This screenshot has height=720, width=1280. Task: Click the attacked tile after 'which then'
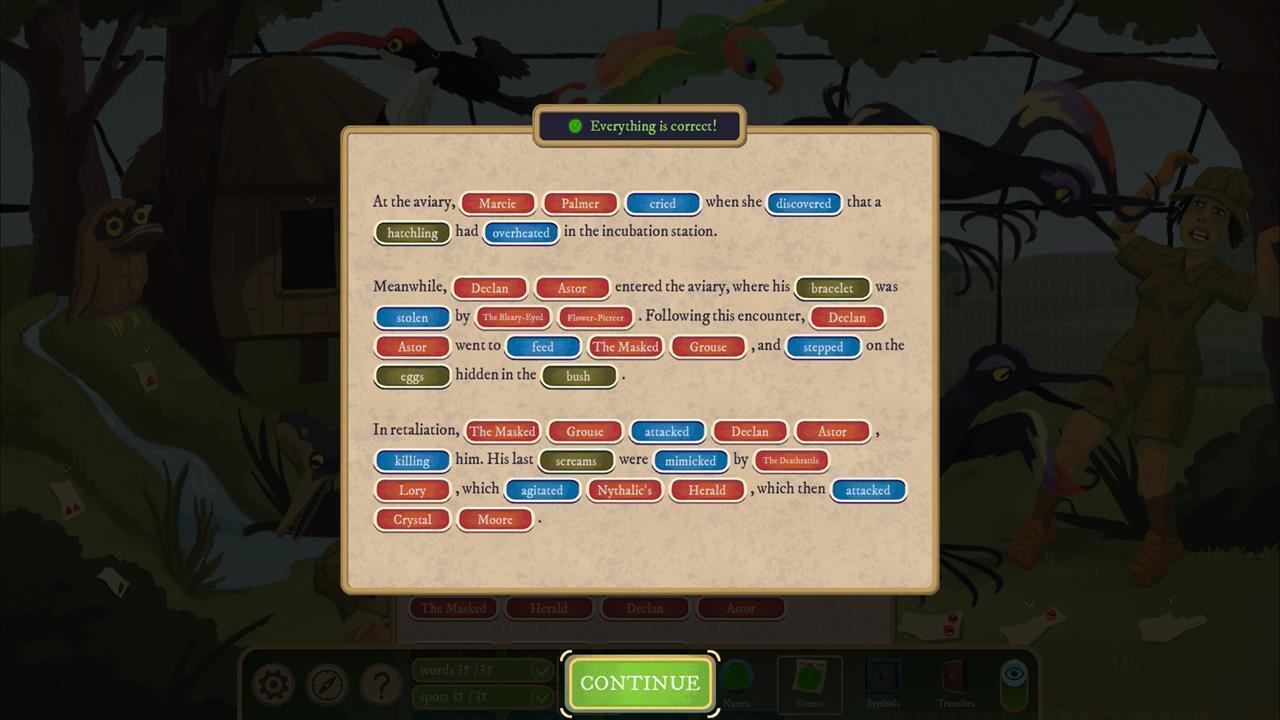click(x=868, y=490)
